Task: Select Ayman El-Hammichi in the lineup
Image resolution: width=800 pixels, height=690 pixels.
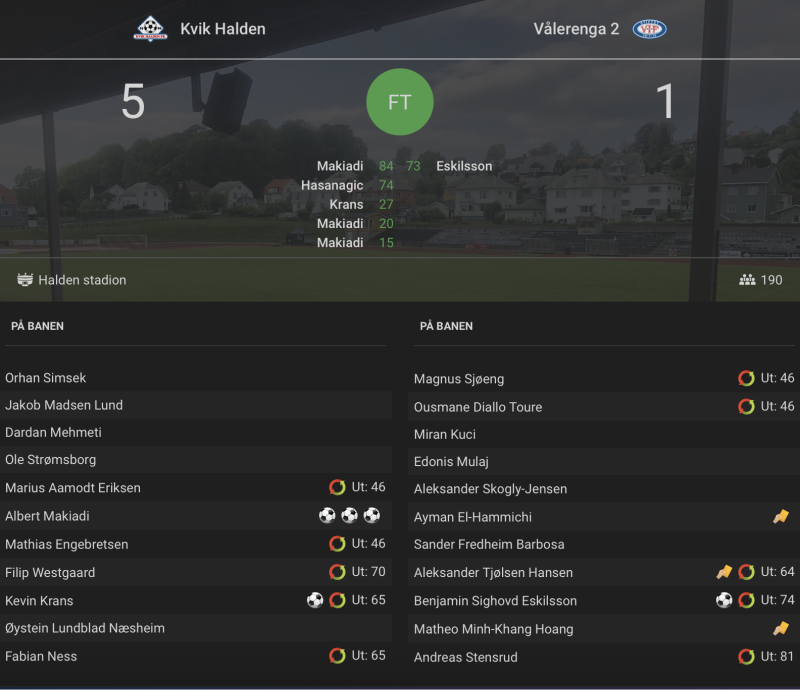Action: tap(473, 517)
